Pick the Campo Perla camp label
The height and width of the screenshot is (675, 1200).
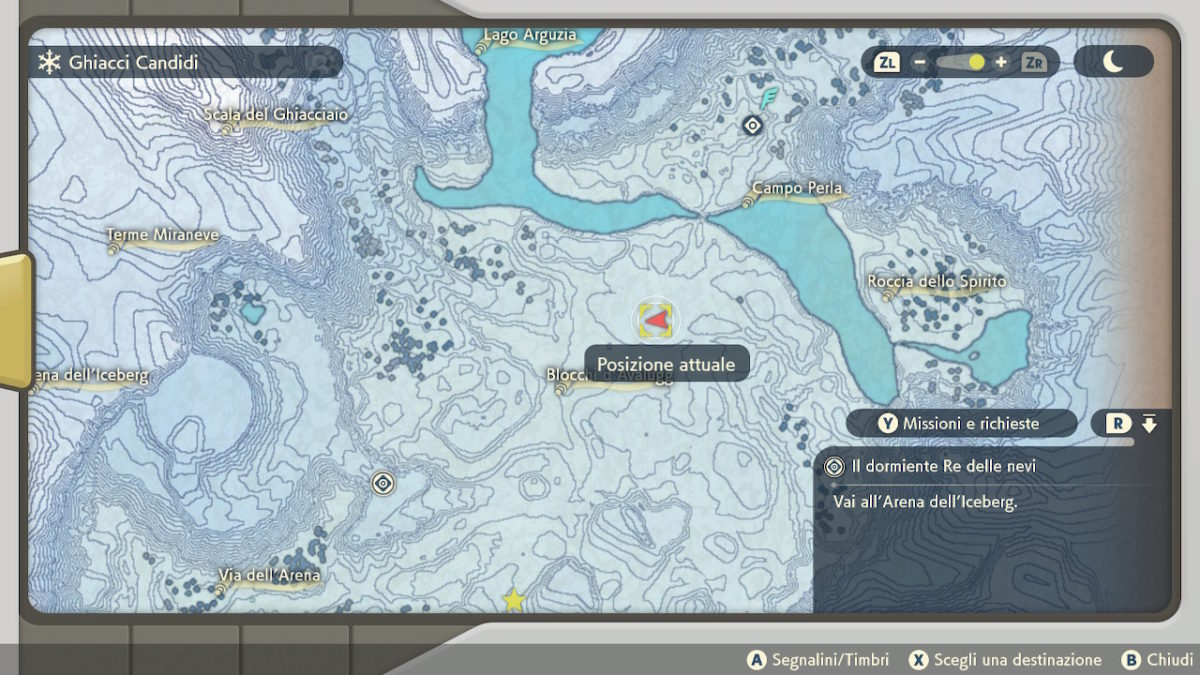pyautogui.click(x=797, y=189)
